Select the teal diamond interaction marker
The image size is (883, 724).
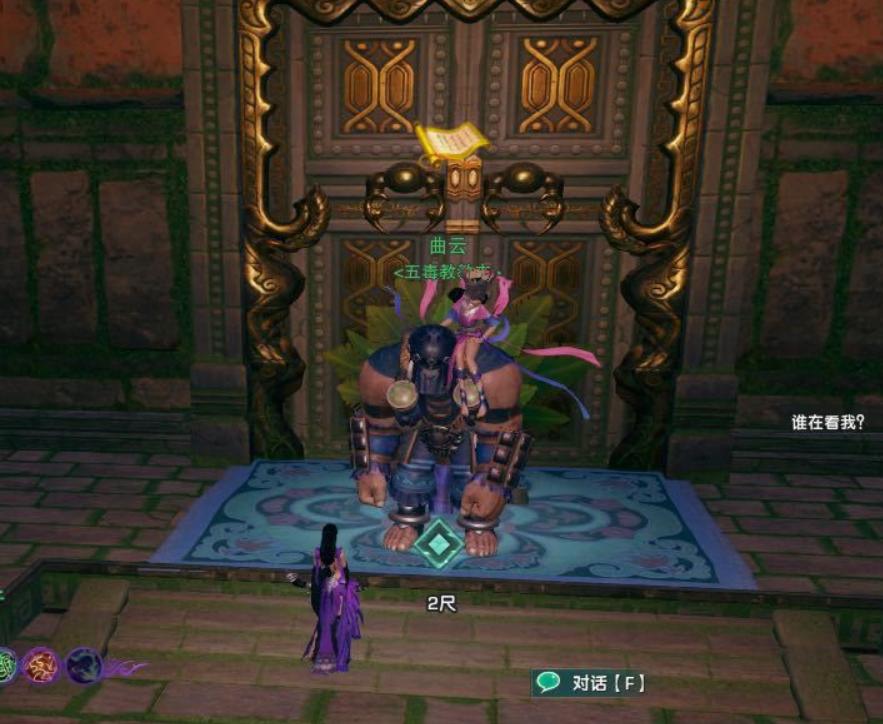pos(439,547)
